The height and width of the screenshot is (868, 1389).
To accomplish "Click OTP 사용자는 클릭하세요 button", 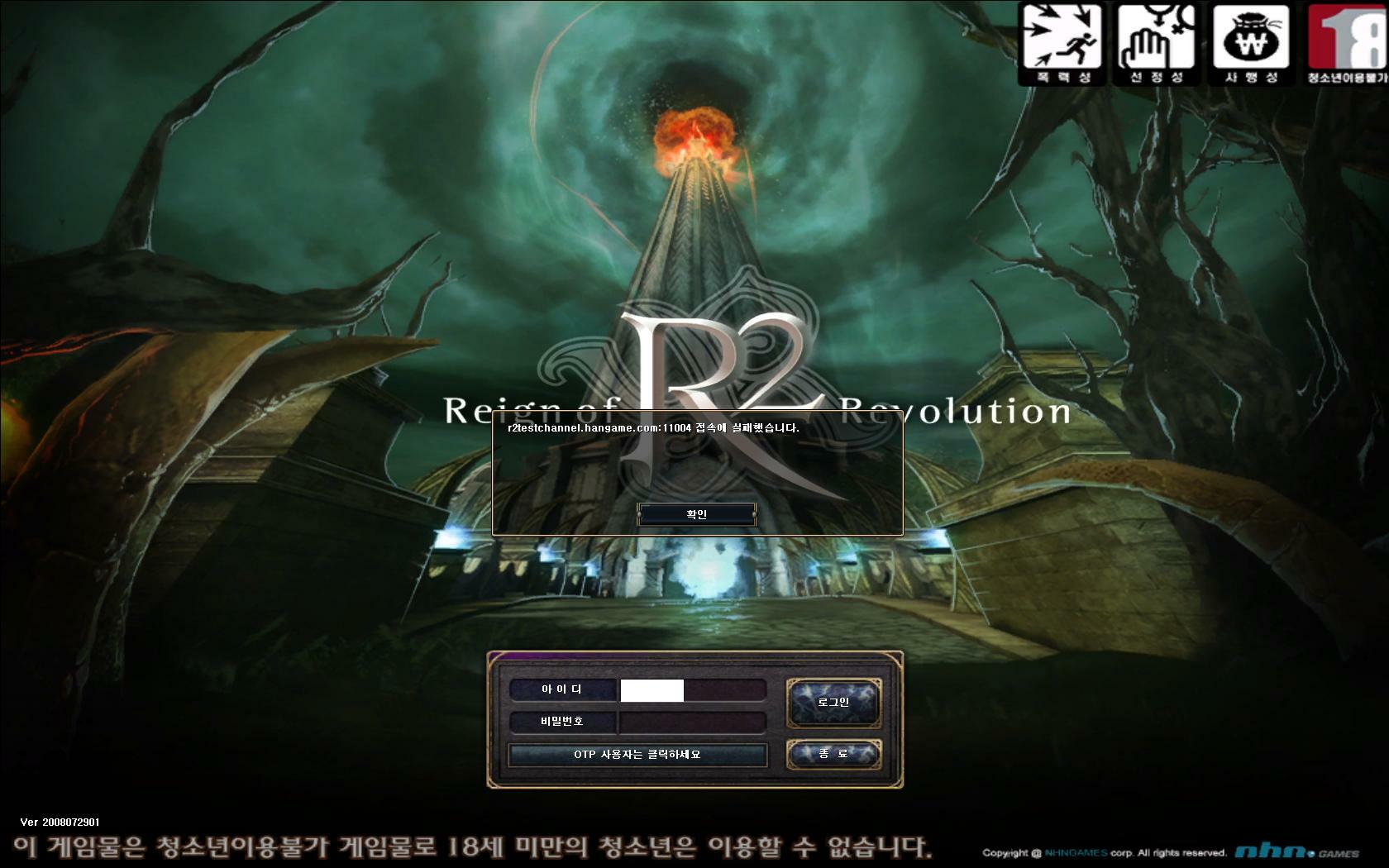I will [x=637, y=755].
